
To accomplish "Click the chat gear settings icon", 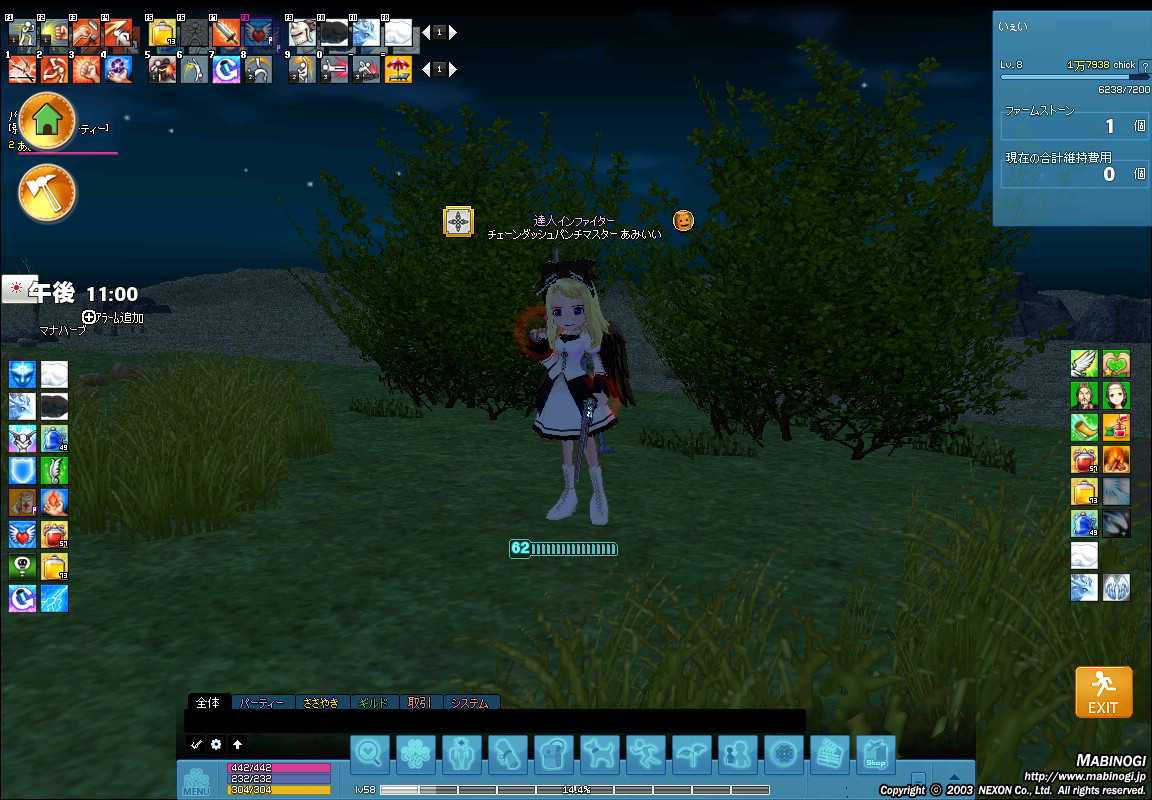I will [216, 745].
